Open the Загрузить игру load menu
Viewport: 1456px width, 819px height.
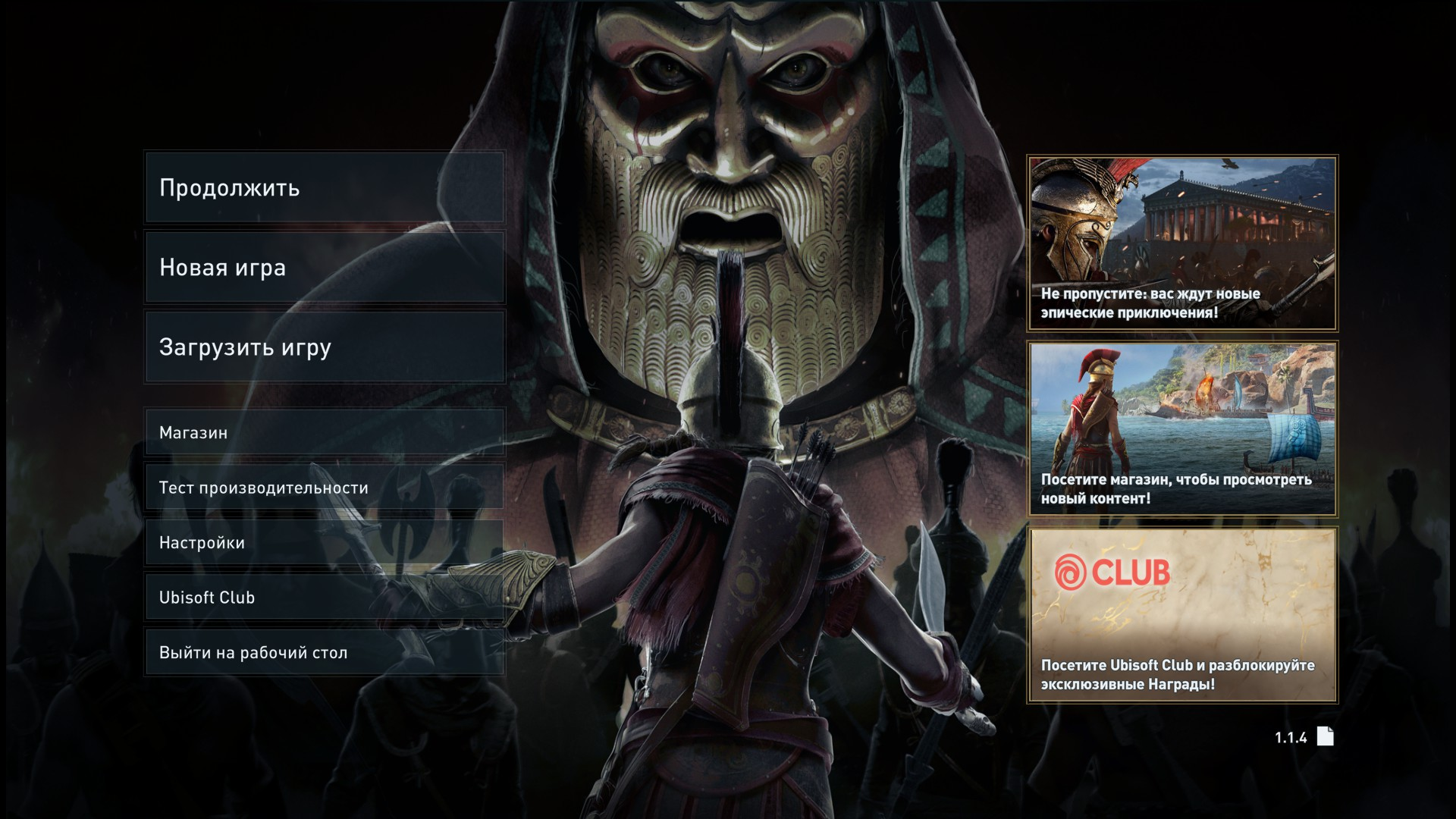point(325,347)
